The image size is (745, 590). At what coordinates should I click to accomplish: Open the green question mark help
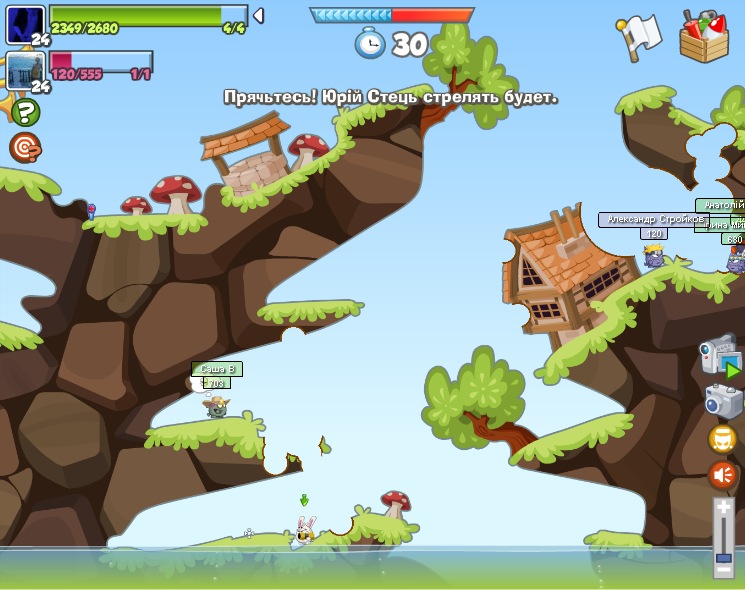(x=25, y=111)
